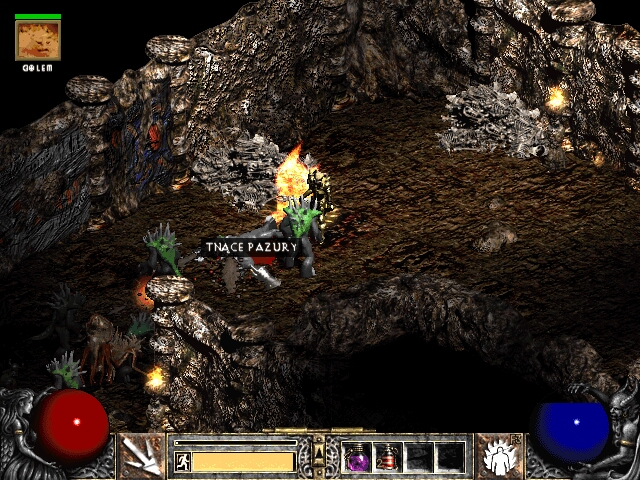Image resolution: width=640 pixels, height=480 pixels.
Task: Use the red potion in the belt
Action: click(388, 457)
